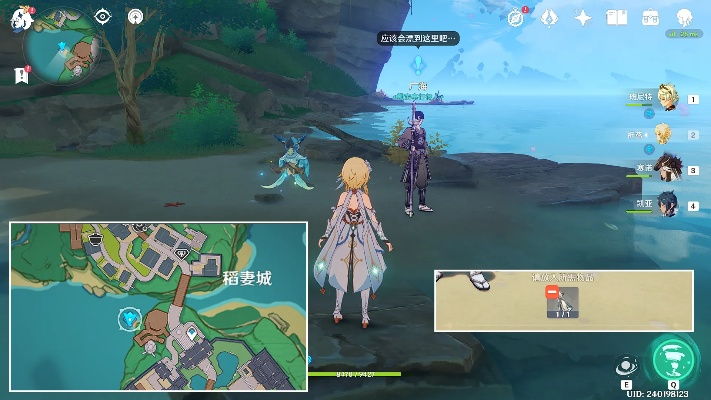Click the blue quest marker on the map inset

128,318
